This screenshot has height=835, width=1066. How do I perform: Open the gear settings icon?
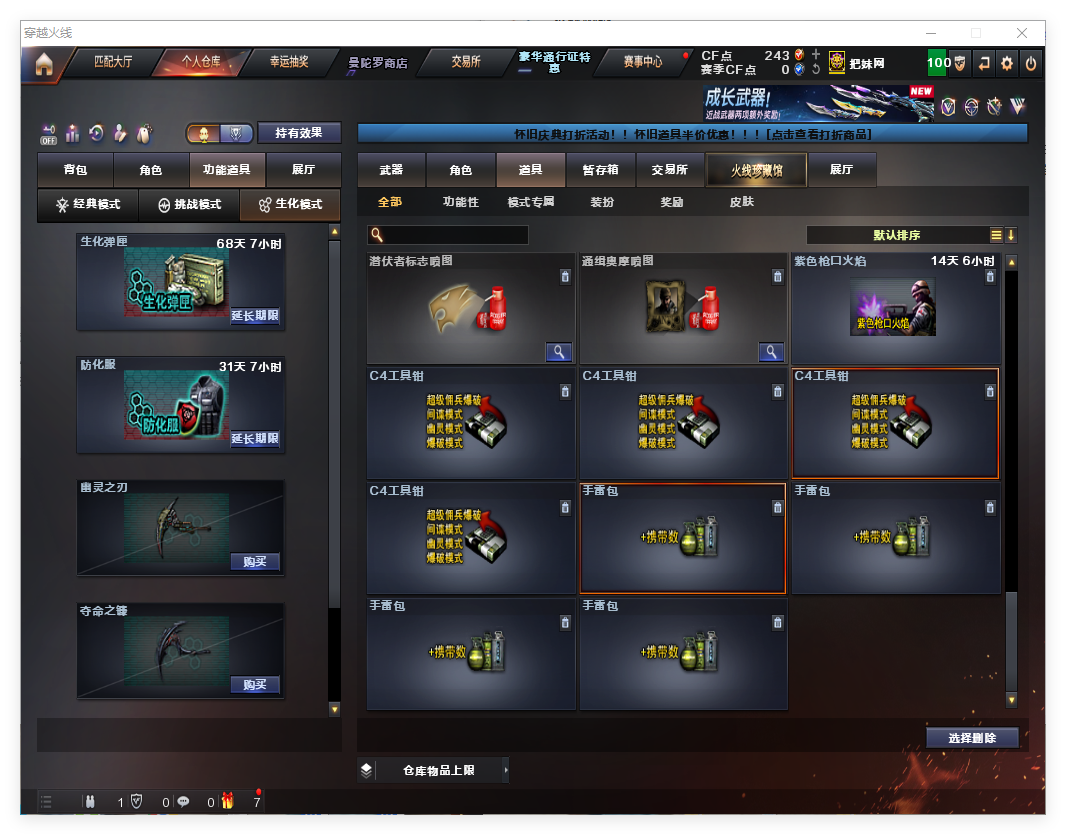click(x=1007, y=63)
